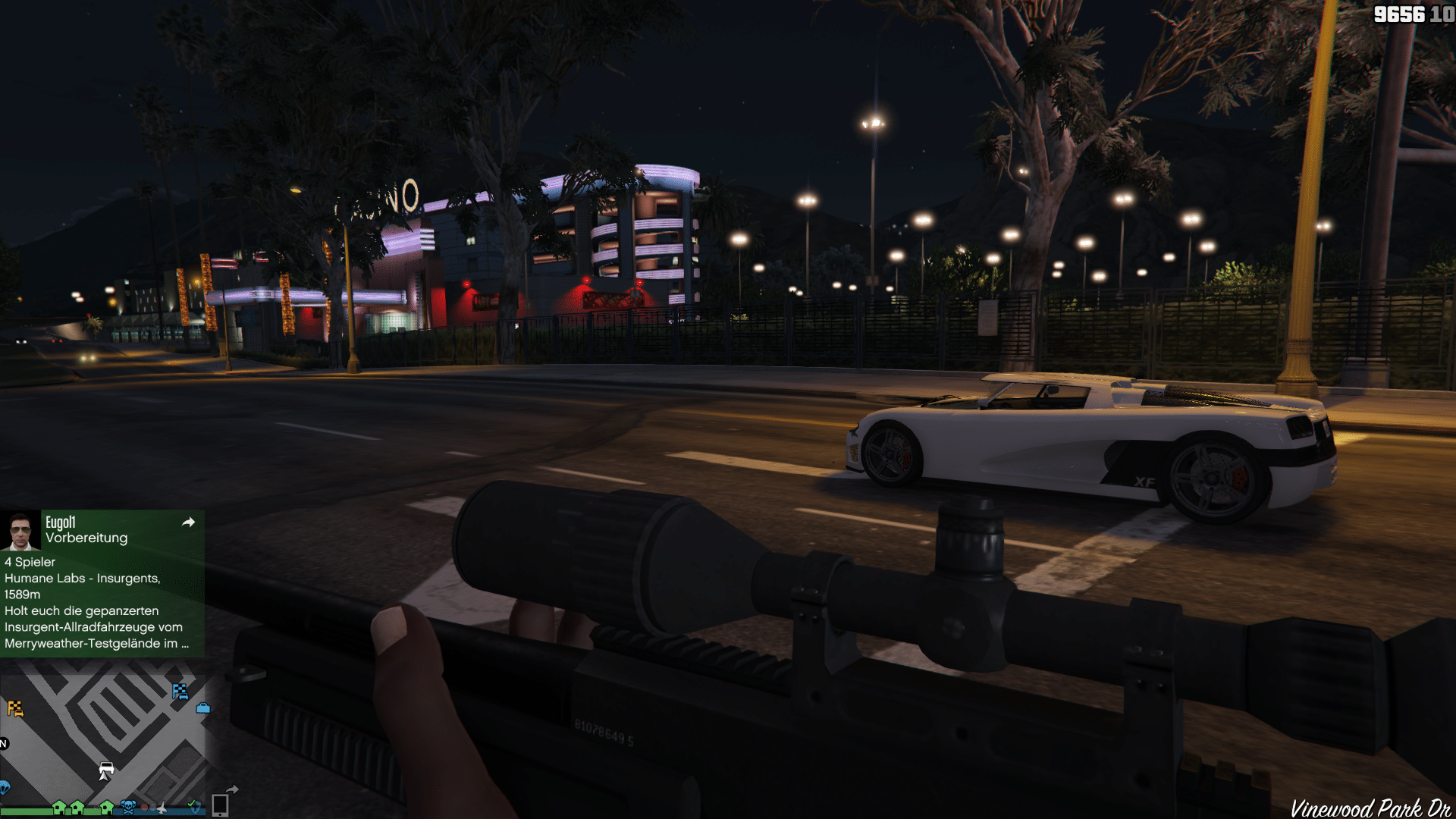Select the blue race flag map blip

tap(180, 691)
